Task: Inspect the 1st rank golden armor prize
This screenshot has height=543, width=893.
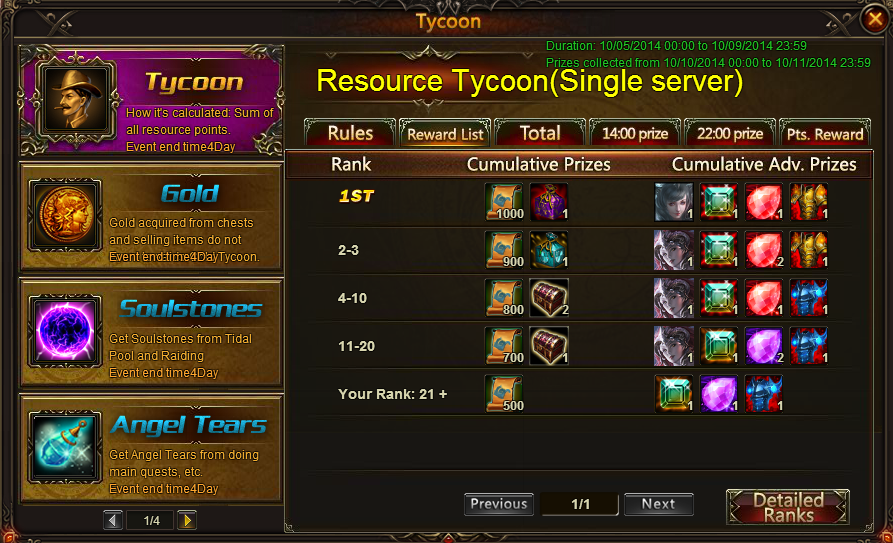Action: pos(809,201)
